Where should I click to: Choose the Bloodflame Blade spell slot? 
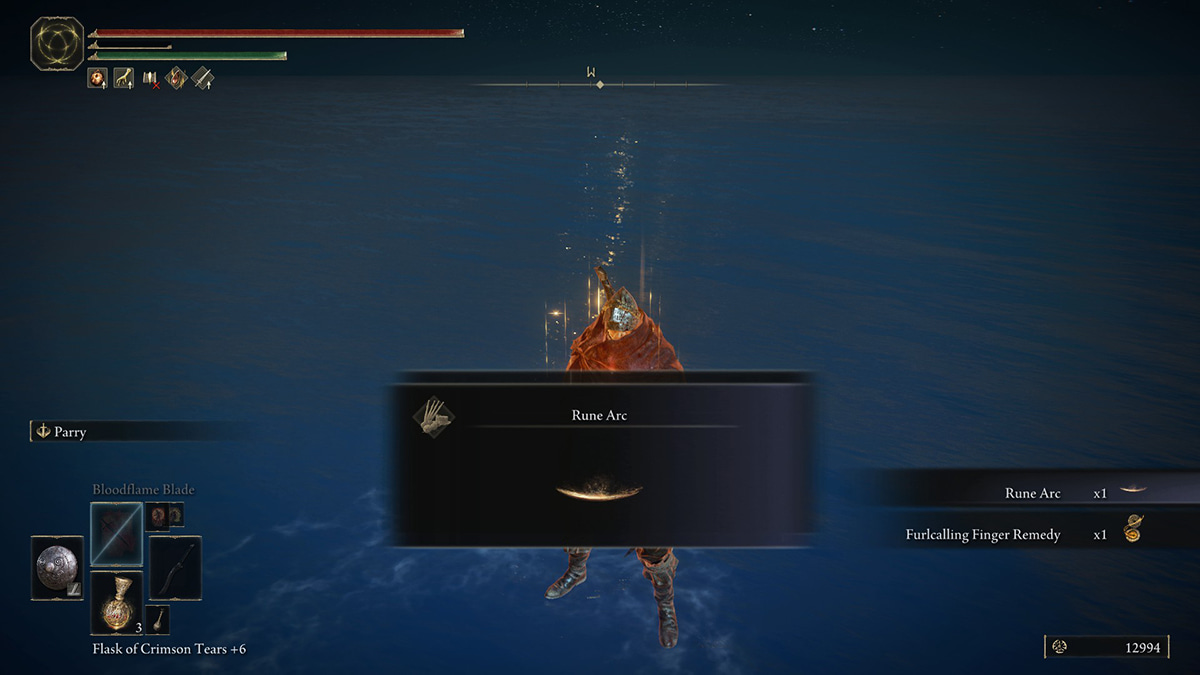[116, 534]
